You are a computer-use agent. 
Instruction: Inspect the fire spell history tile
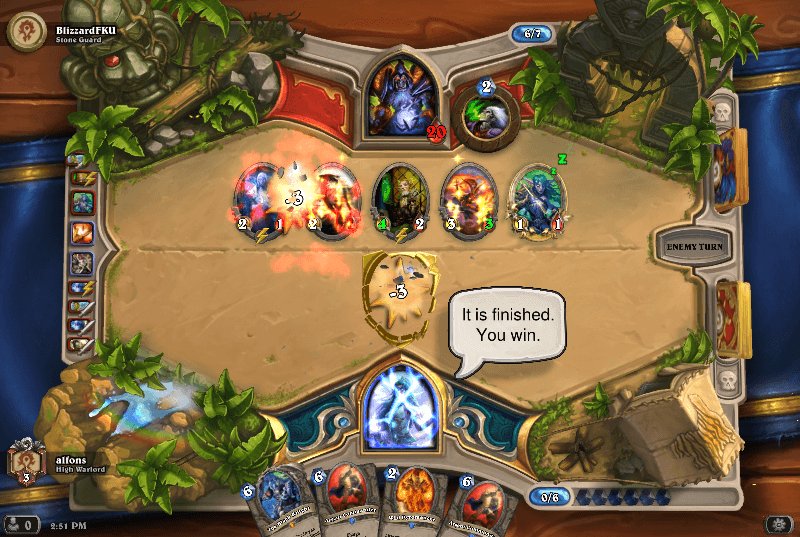pos(82,233)
